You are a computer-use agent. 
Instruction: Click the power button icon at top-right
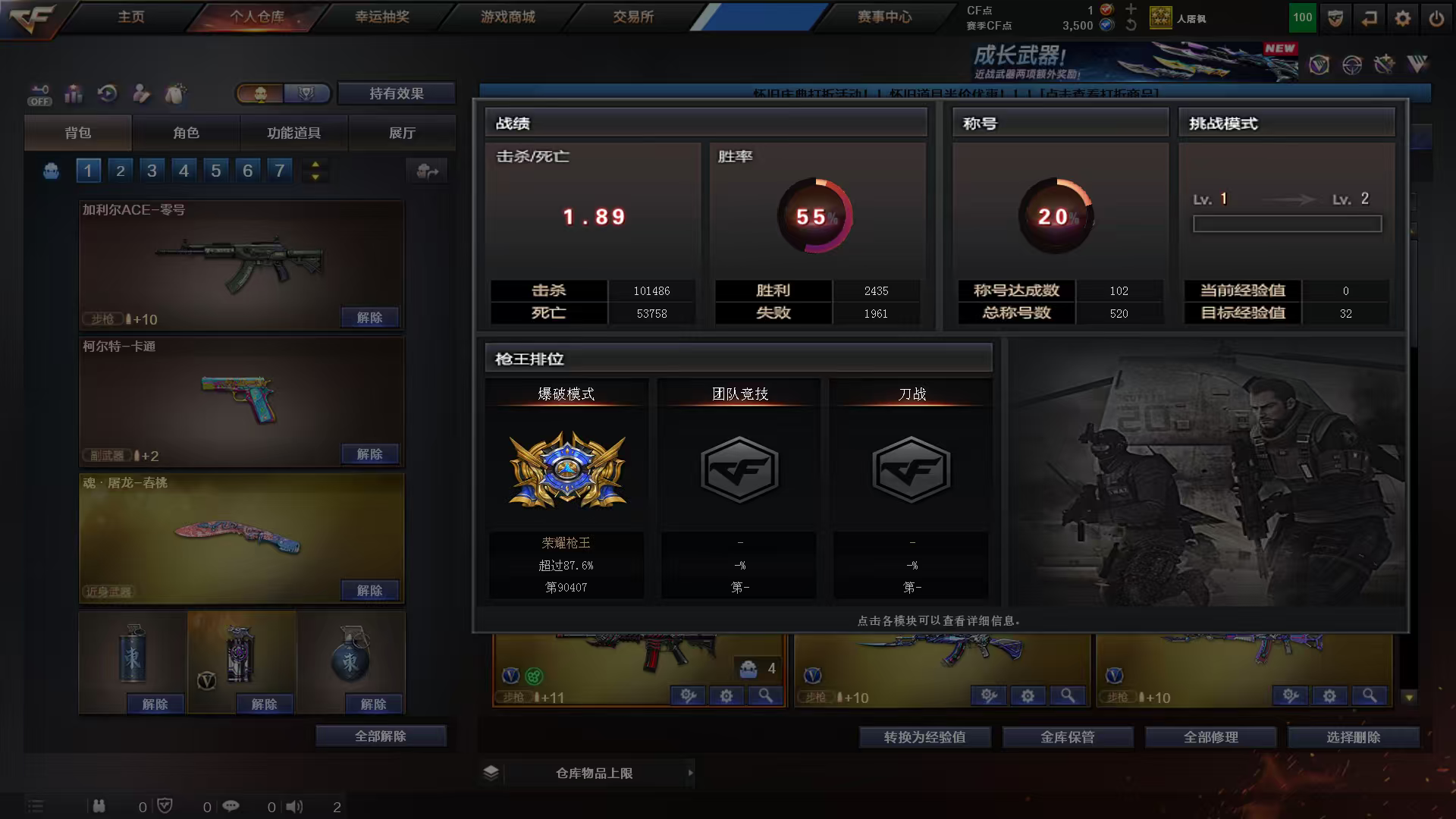[1437, 17]
